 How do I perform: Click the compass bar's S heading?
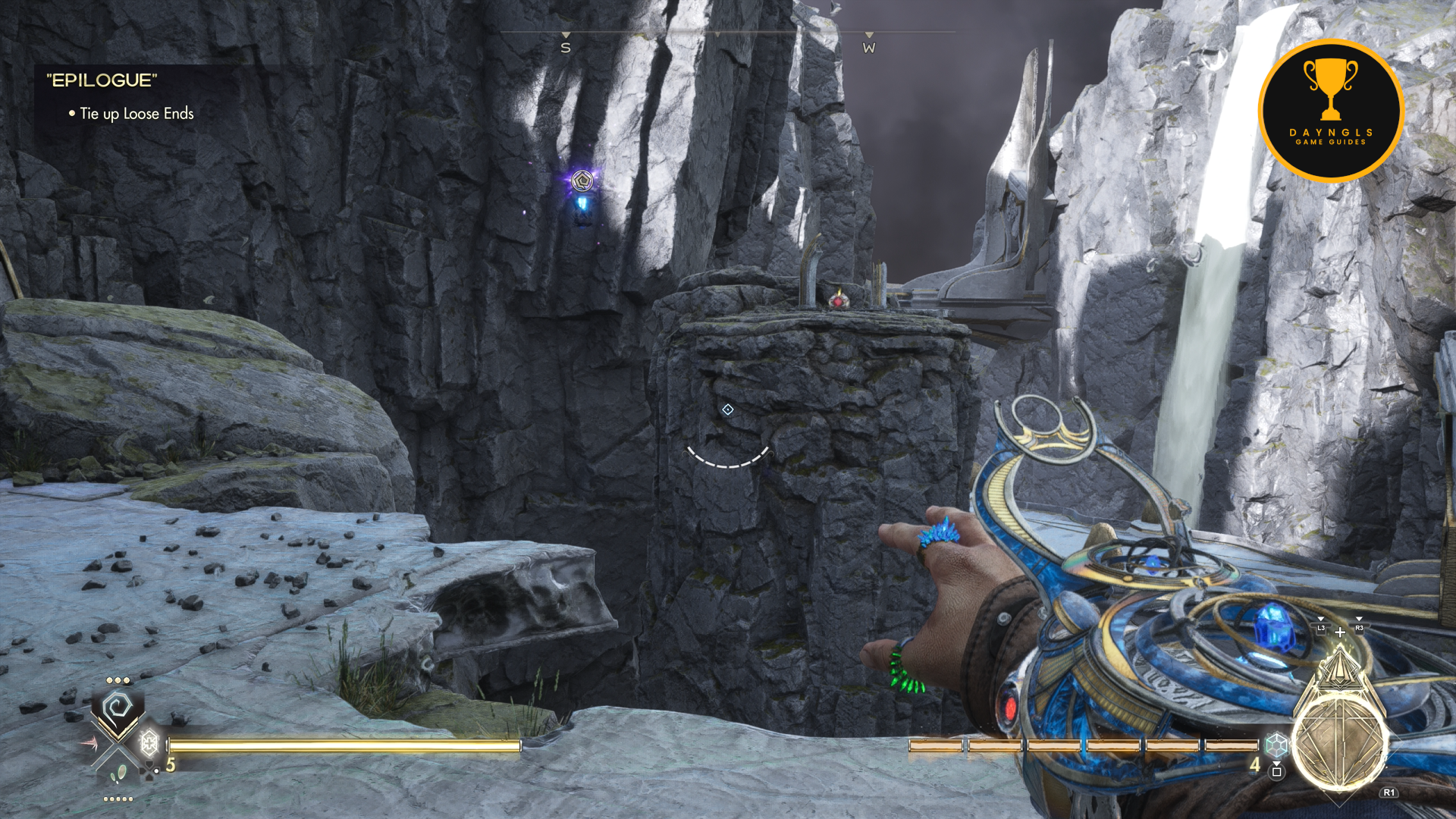566,48
